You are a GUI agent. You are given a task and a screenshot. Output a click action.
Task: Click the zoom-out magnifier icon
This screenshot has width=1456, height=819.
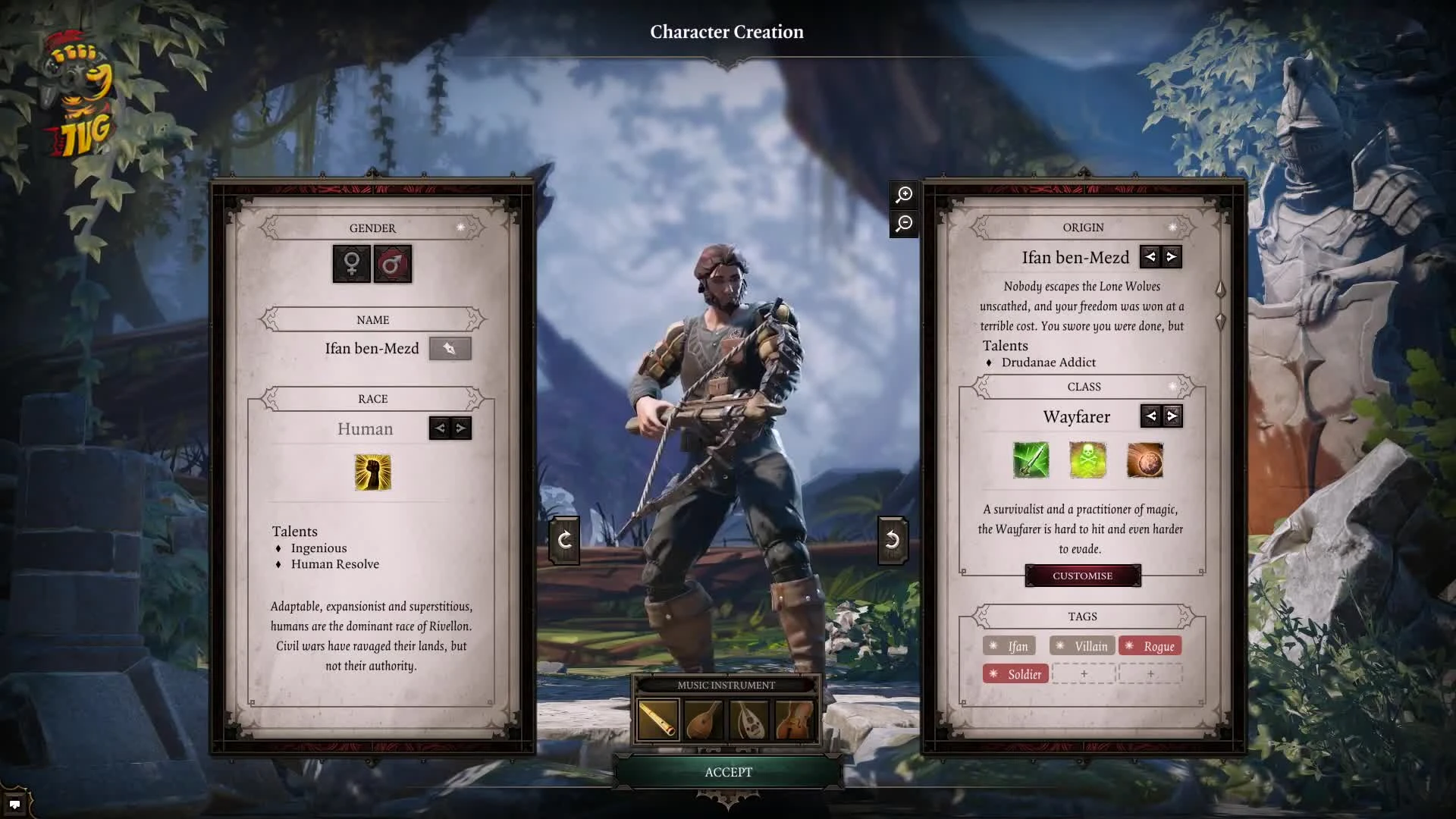click(902, 224)
